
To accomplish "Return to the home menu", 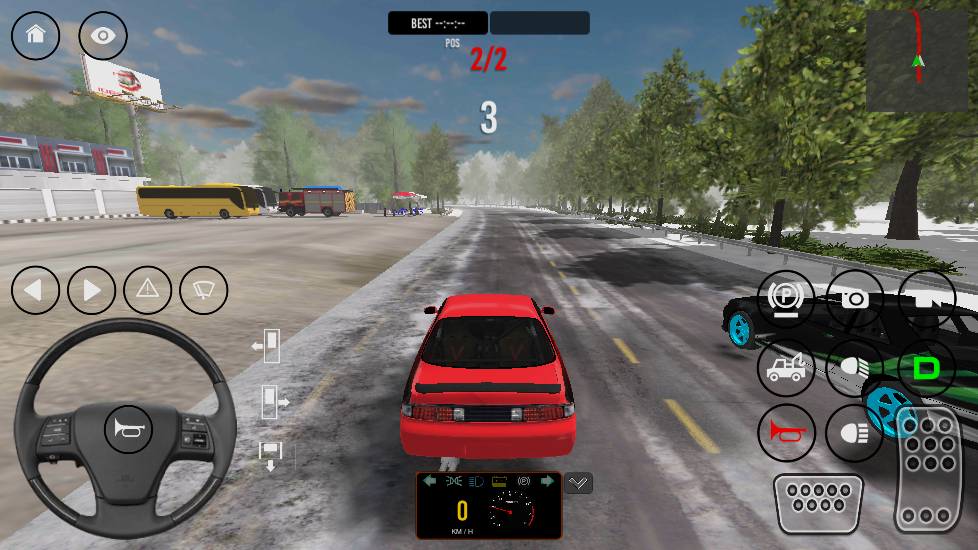I will coord(36,35).
